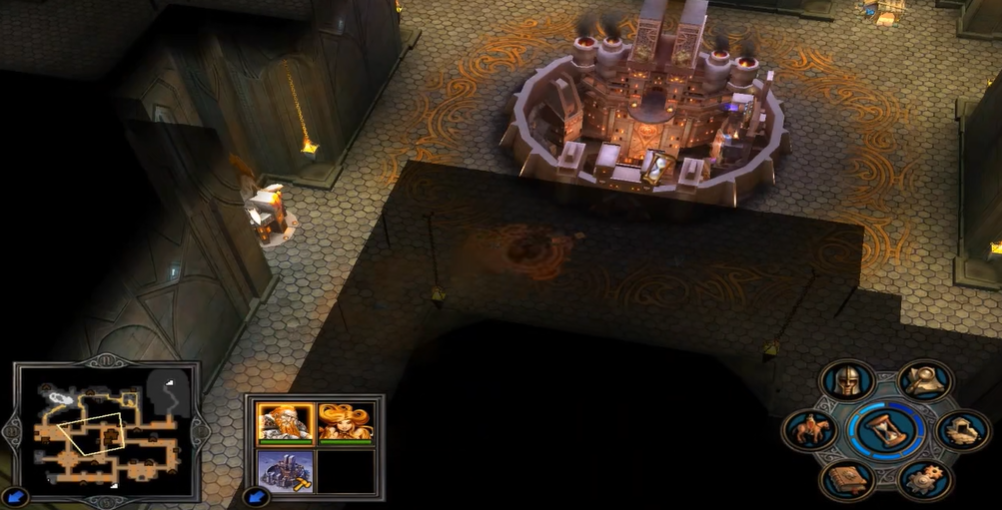Collapse the minimap with its blue arrow
1002x510 pixels.
16,496
